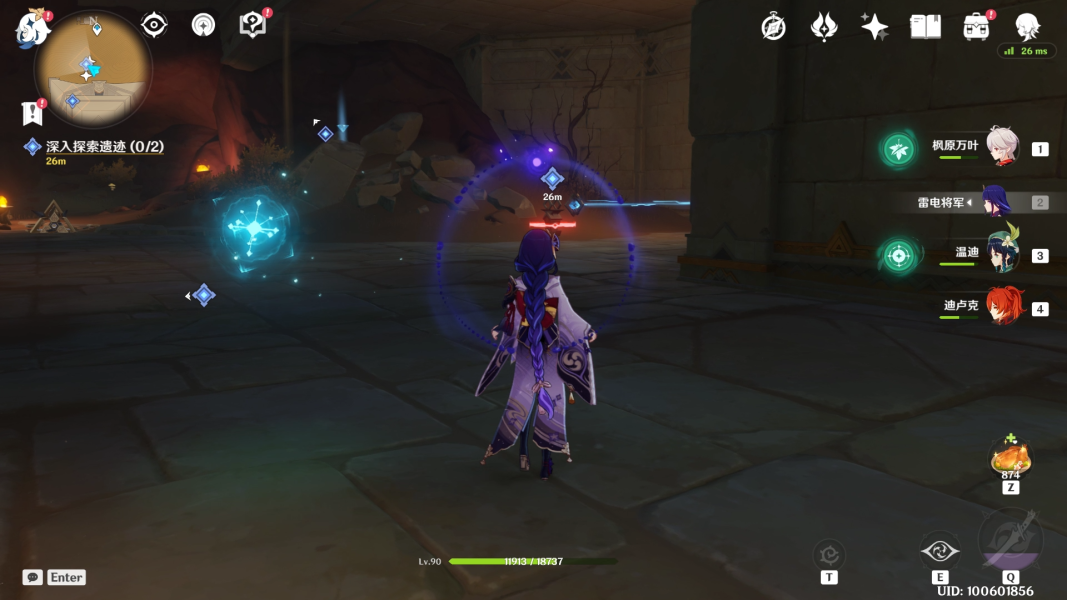Open the adventurer handbook book icon

coord(925,27)
